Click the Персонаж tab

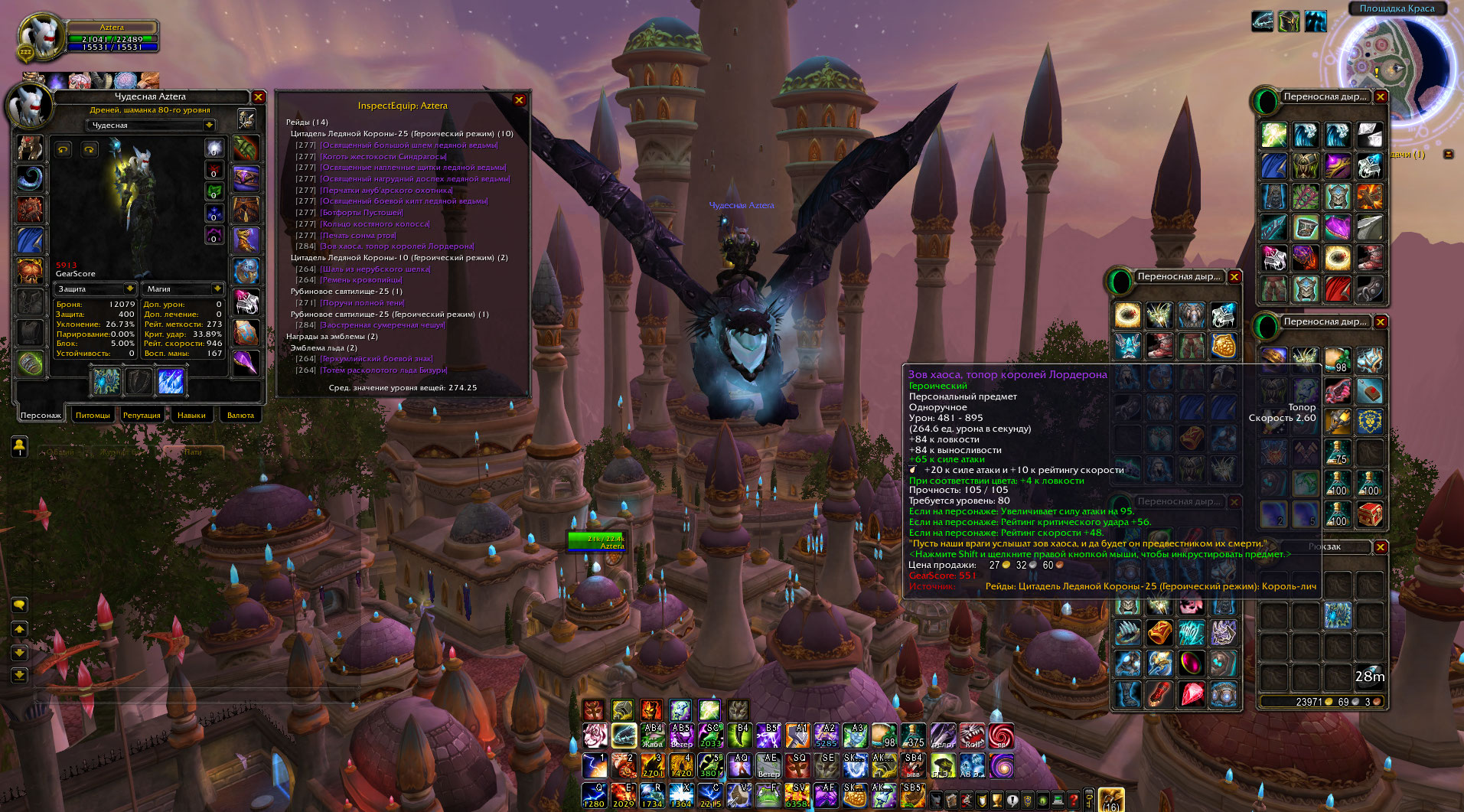tap(41, 415)
